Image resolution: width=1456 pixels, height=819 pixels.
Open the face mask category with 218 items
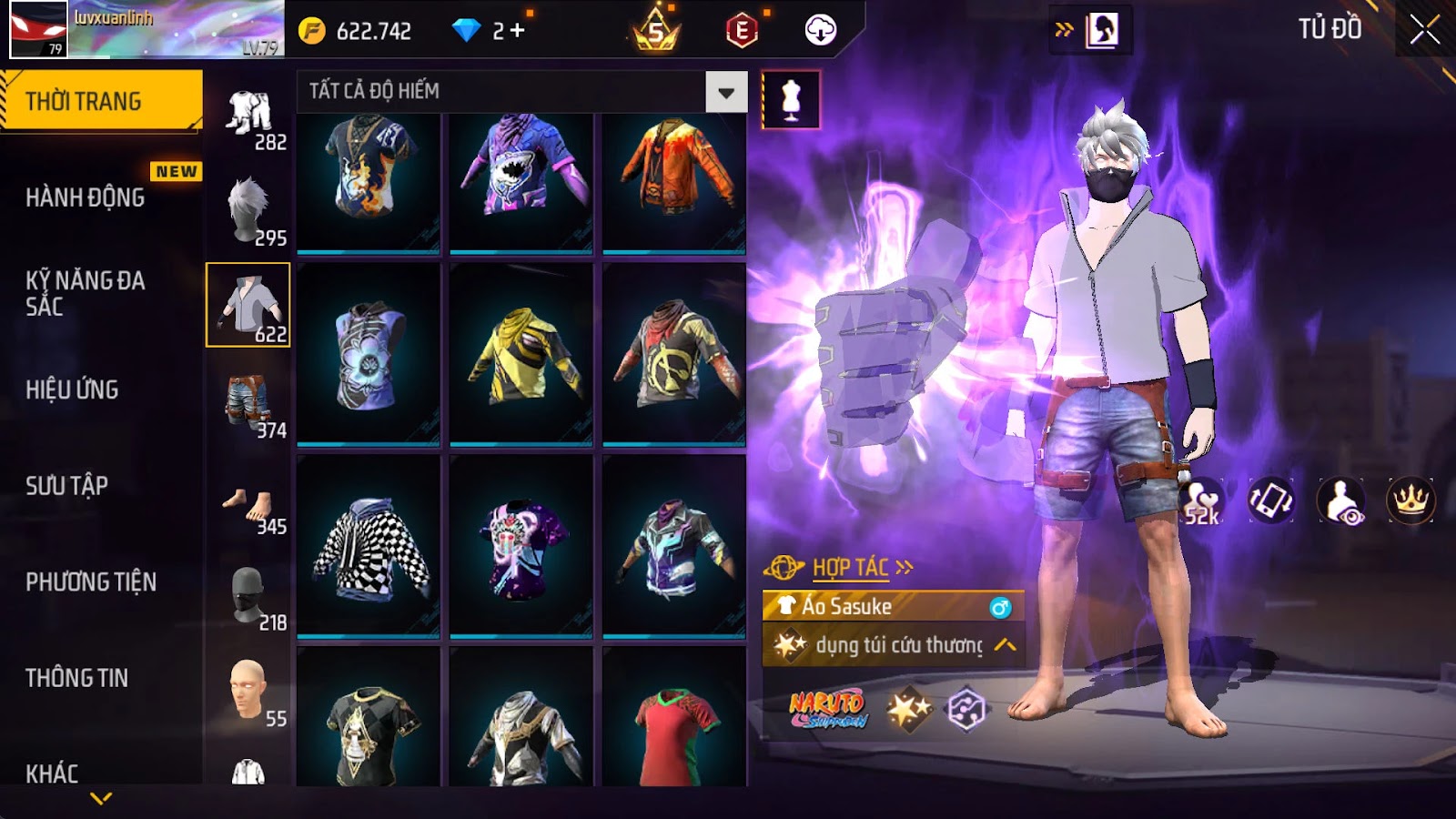pyautogui.click(x=248, y=596)
